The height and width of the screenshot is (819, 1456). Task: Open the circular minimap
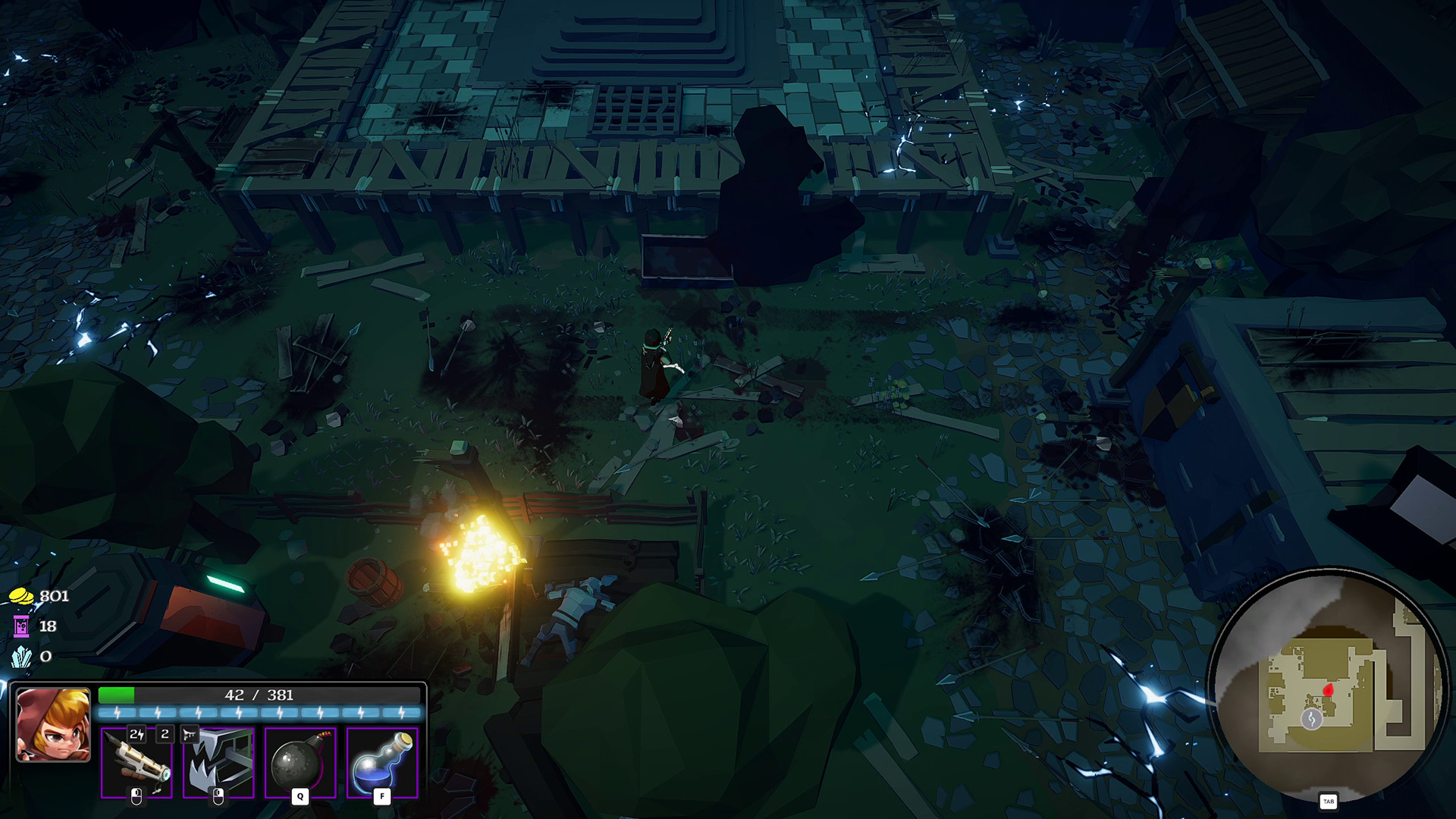1327,686
